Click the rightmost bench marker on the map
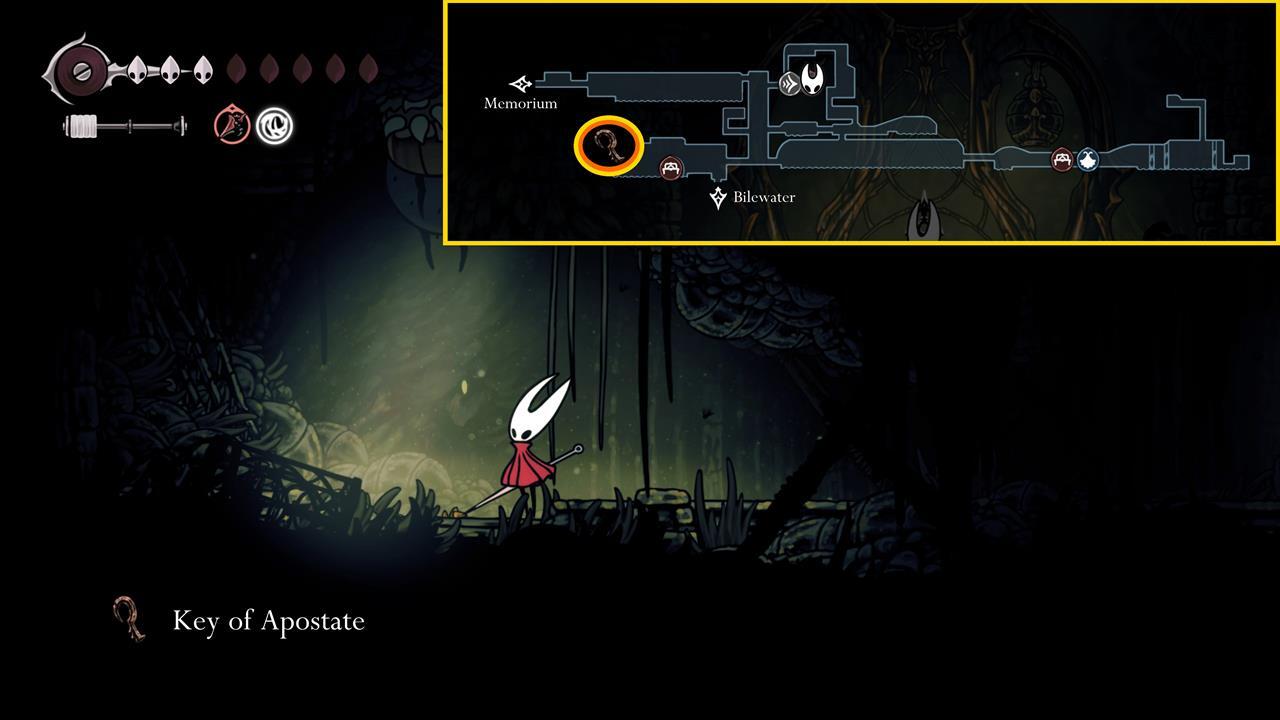Image resolution: width=1280 pixels, height=720 pixels. click(1060, 158)
